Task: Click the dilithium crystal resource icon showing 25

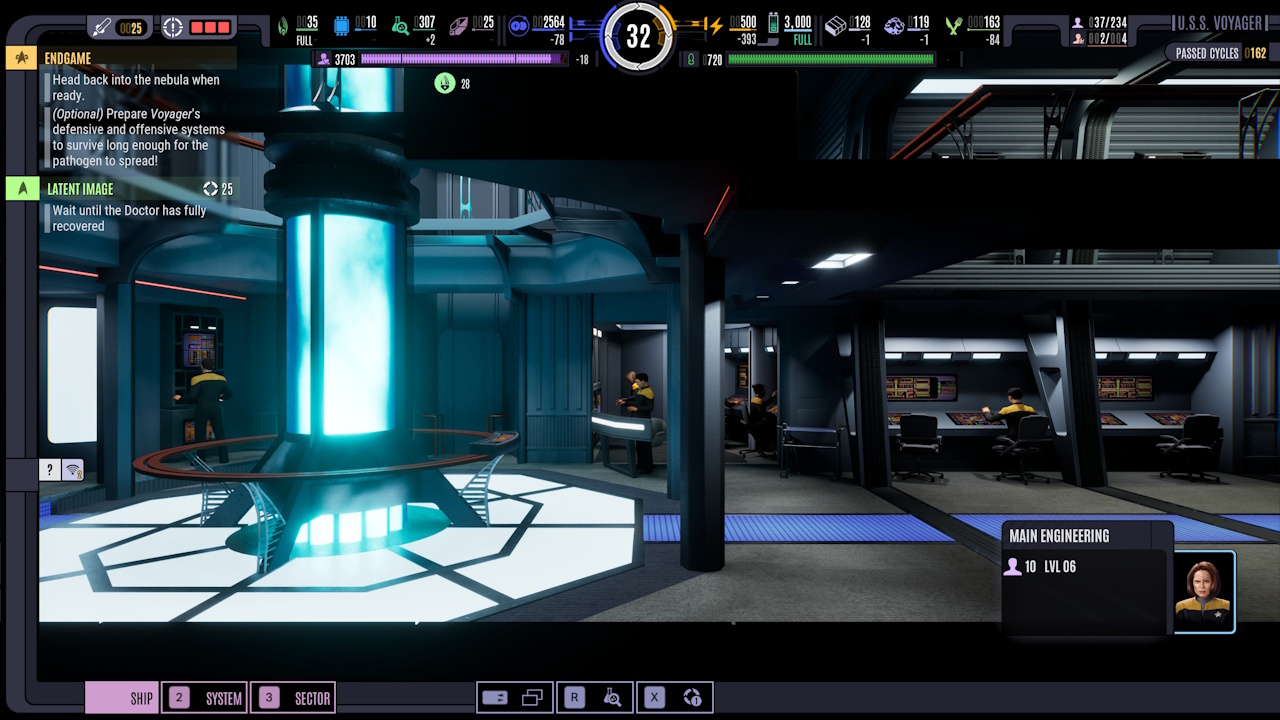Action: [460, 25]
